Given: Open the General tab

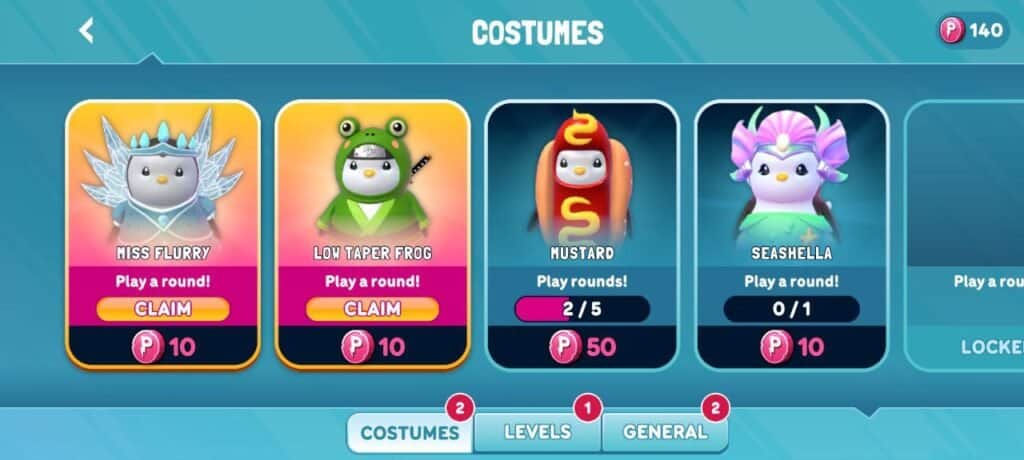Looking at the screenshot, I should click(x=664, y=432).
